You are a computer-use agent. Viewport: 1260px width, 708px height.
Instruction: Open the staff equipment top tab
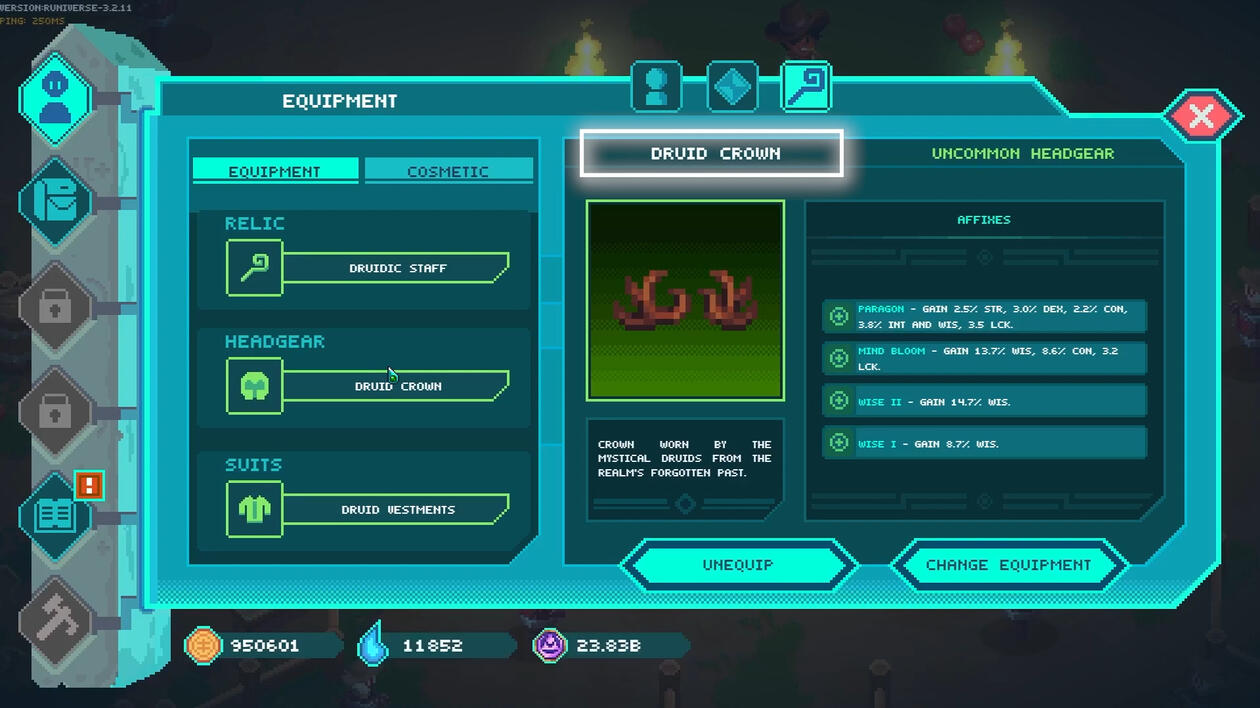(x=806, y=87)
